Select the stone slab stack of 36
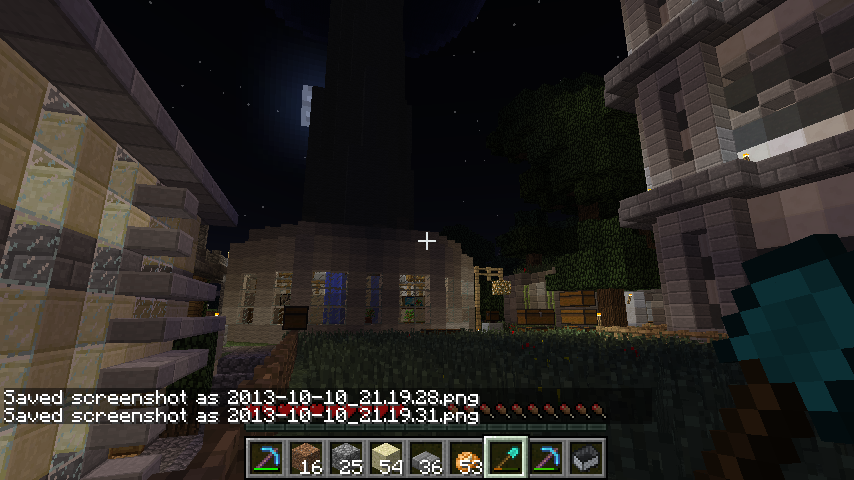Viewport: 854px width, 480px height. click(x=426, y=457)
